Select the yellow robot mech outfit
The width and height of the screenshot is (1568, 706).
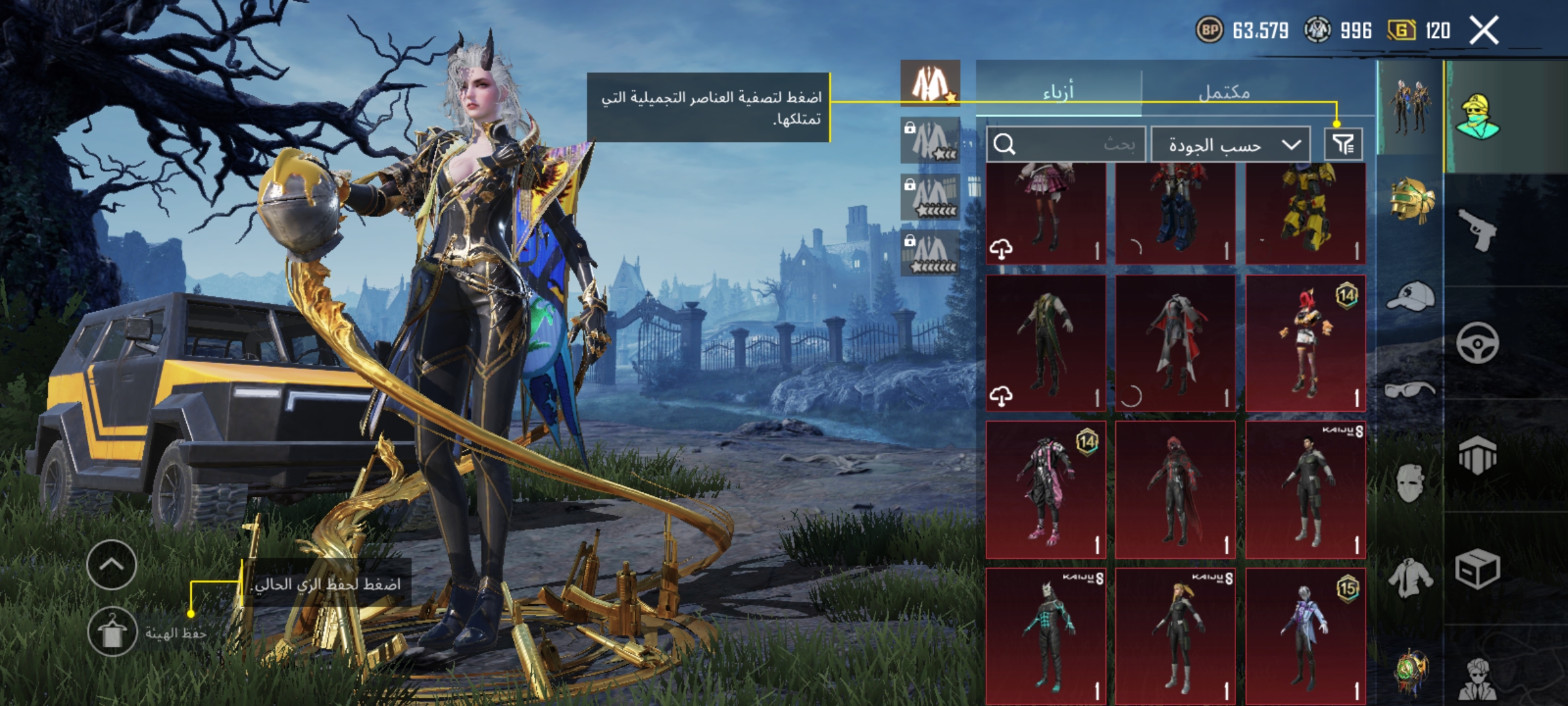1305,212
